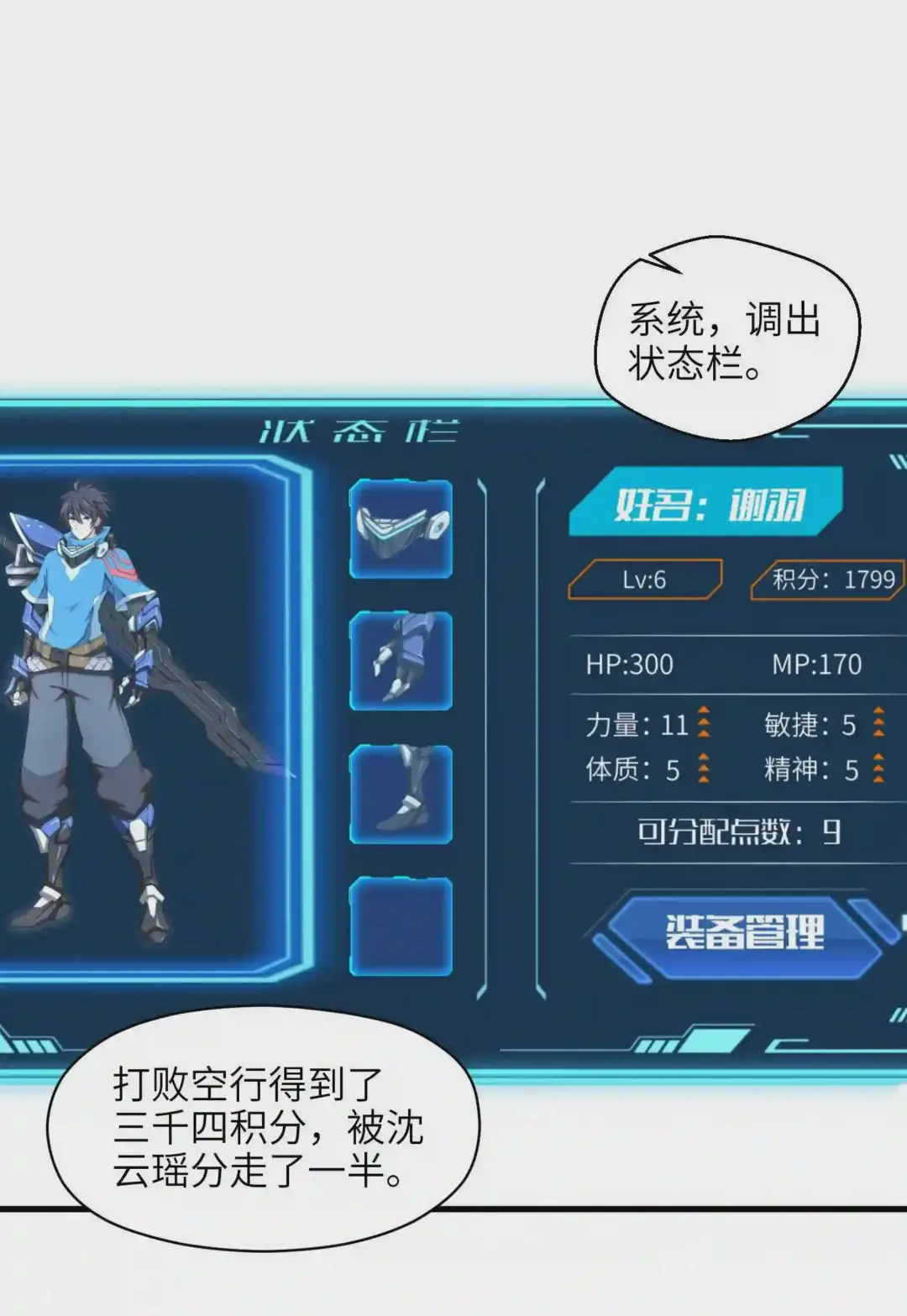
Task: Open the 装备管理 equipment management button
Action: pyautogui.click(x=744, y=931)
